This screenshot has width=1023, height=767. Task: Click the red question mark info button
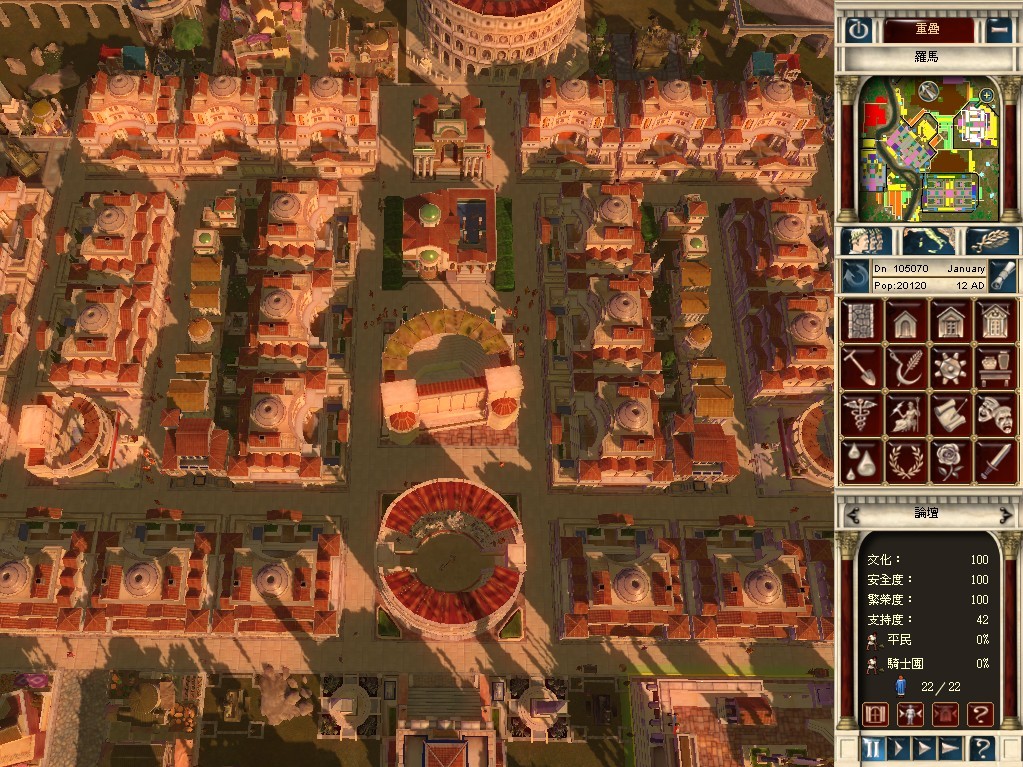click(x=980, y=714)
